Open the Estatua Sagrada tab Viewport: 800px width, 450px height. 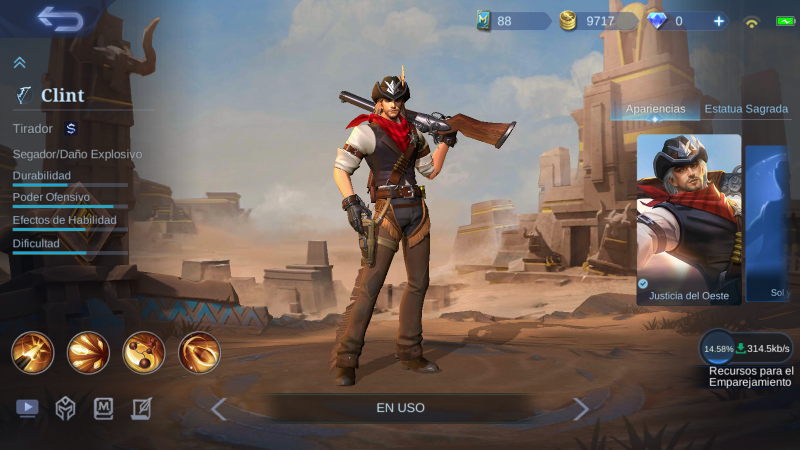(746, 109)
